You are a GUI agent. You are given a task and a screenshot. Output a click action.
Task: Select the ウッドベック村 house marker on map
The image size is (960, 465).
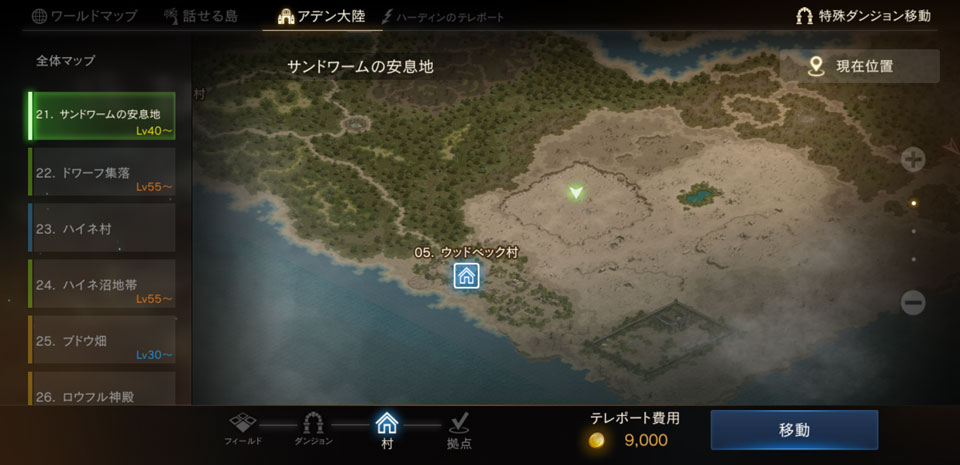coord(466,276)
